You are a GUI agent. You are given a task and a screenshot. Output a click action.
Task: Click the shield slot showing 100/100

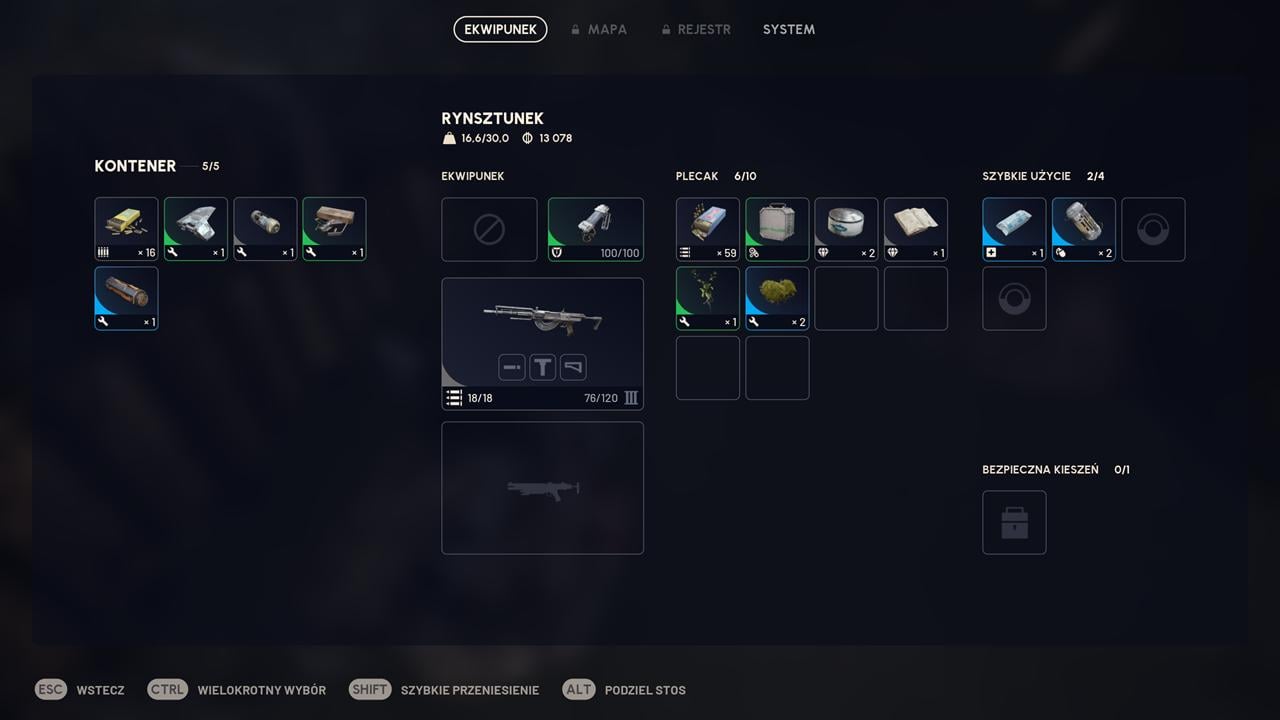(596, 229)
